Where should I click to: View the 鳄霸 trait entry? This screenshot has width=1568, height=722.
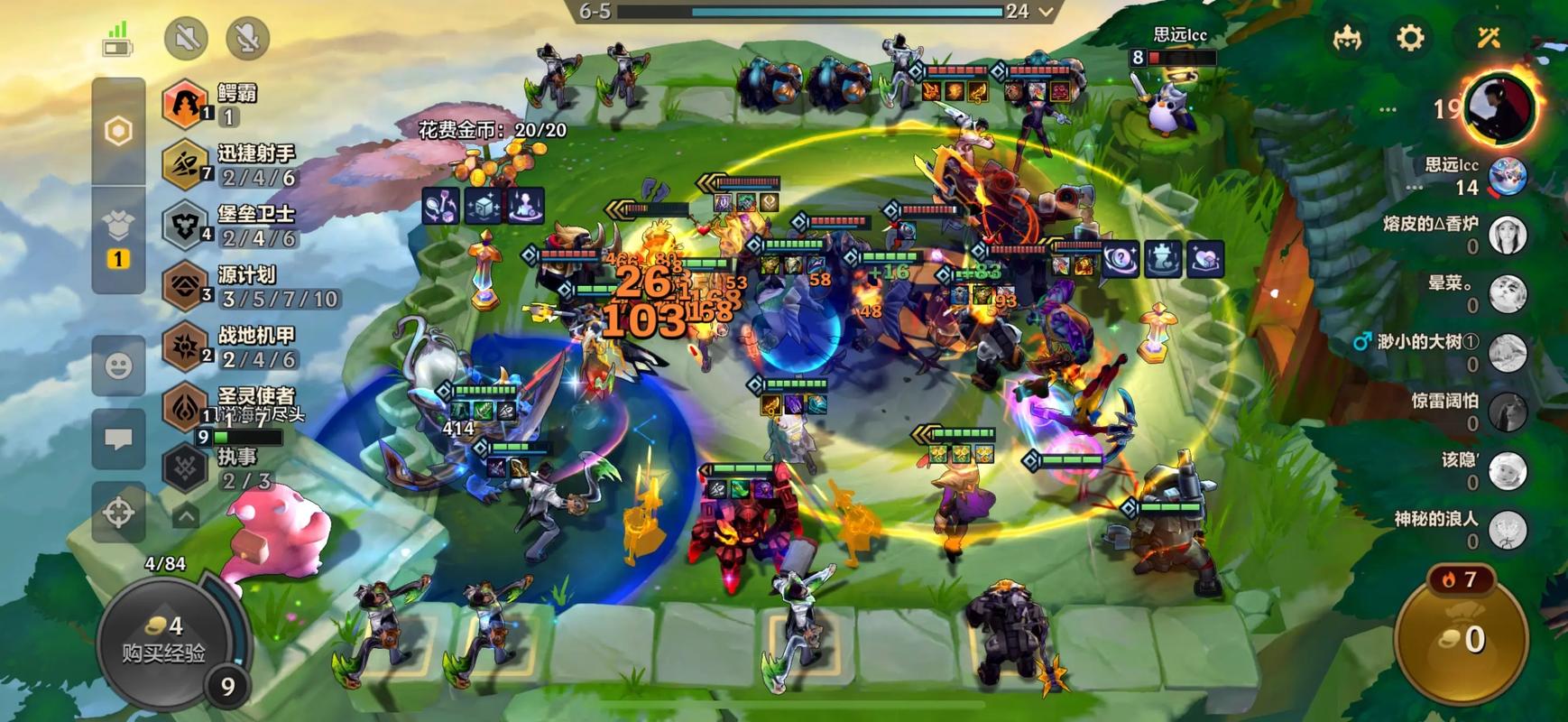coord(185,103)
